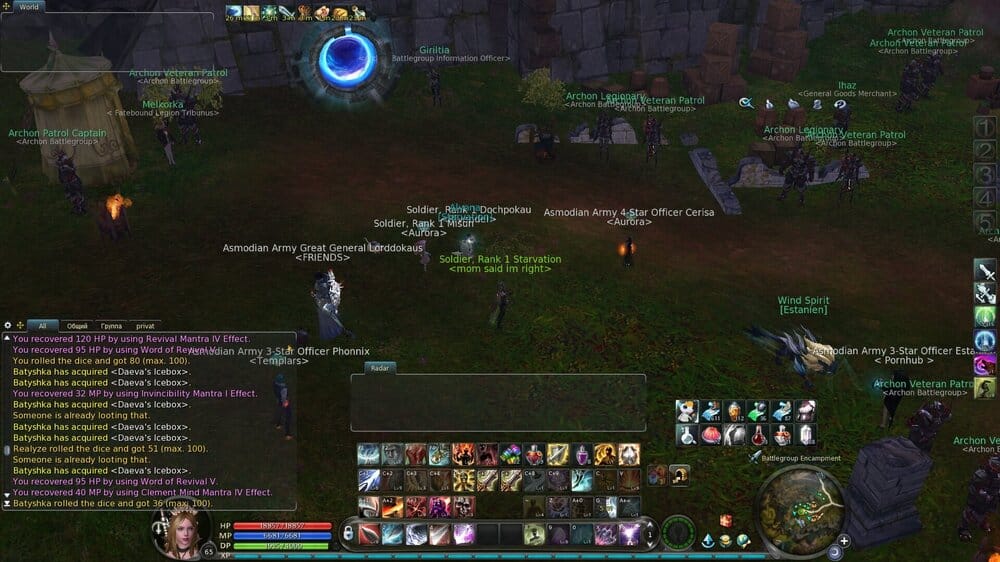
Task: Switch to the All chat tab
Action: (x=42, y=325)
